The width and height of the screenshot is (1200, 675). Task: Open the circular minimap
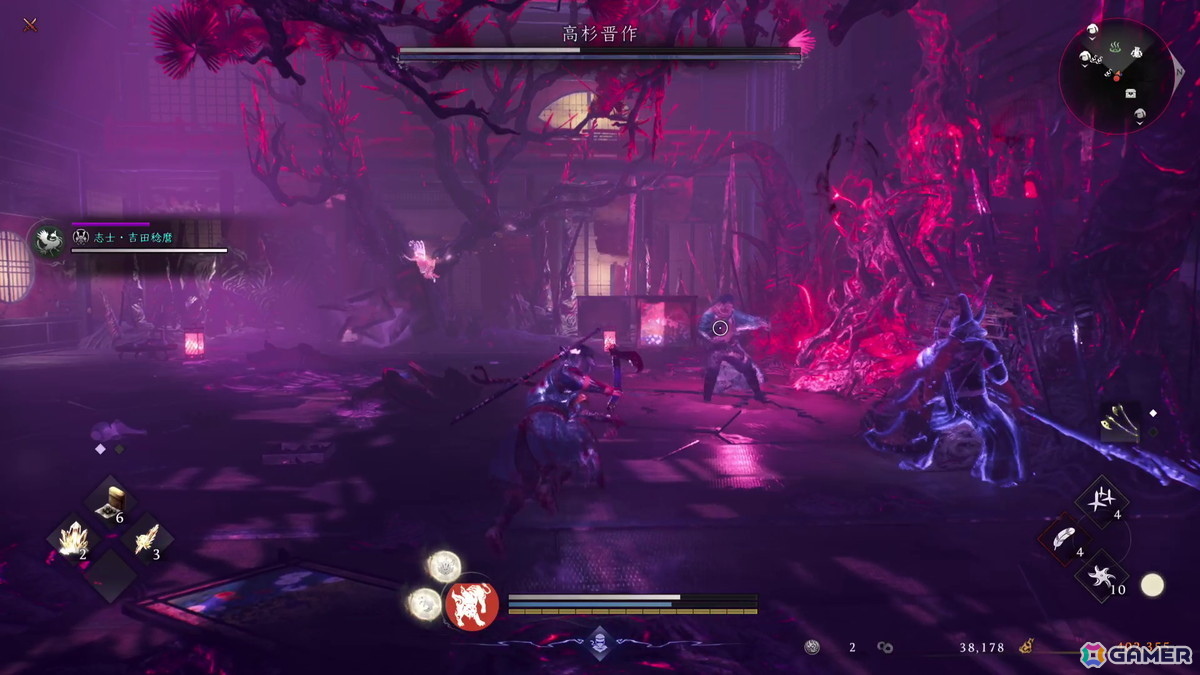click(1116, 76)
